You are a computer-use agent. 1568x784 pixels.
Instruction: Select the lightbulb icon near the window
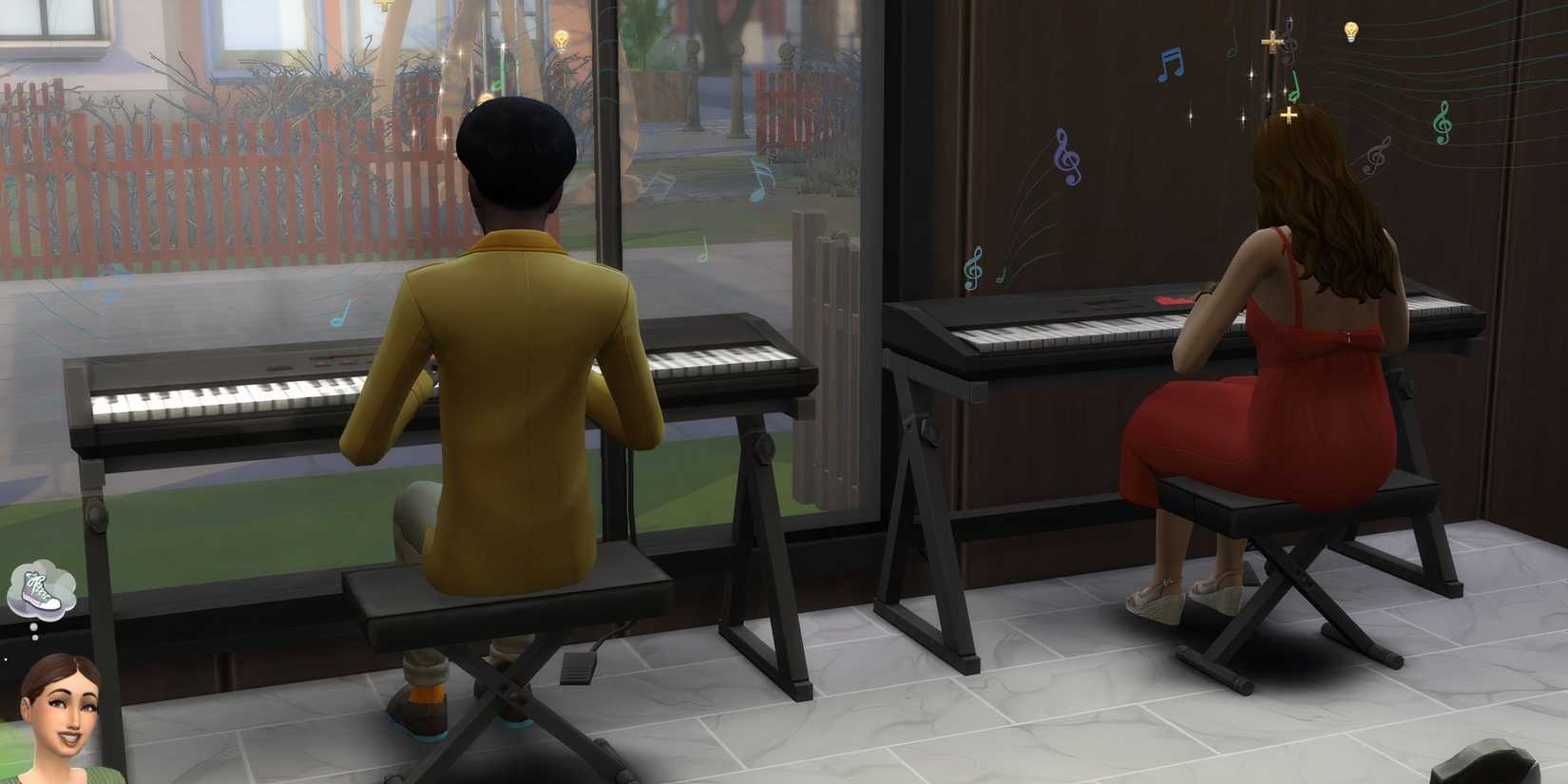561,38
